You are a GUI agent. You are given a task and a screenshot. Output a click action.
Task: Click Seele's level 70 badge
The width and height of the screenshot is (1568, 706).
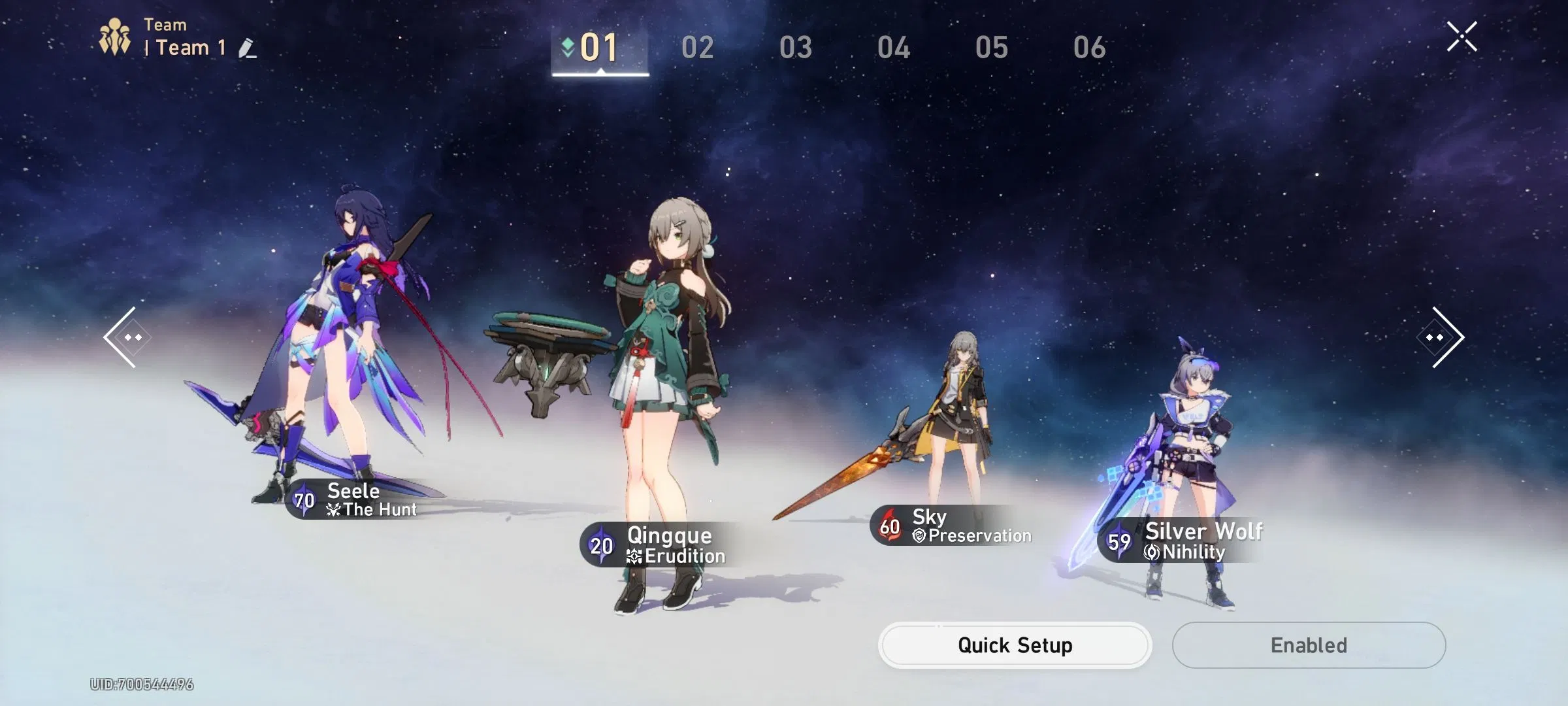303,501
